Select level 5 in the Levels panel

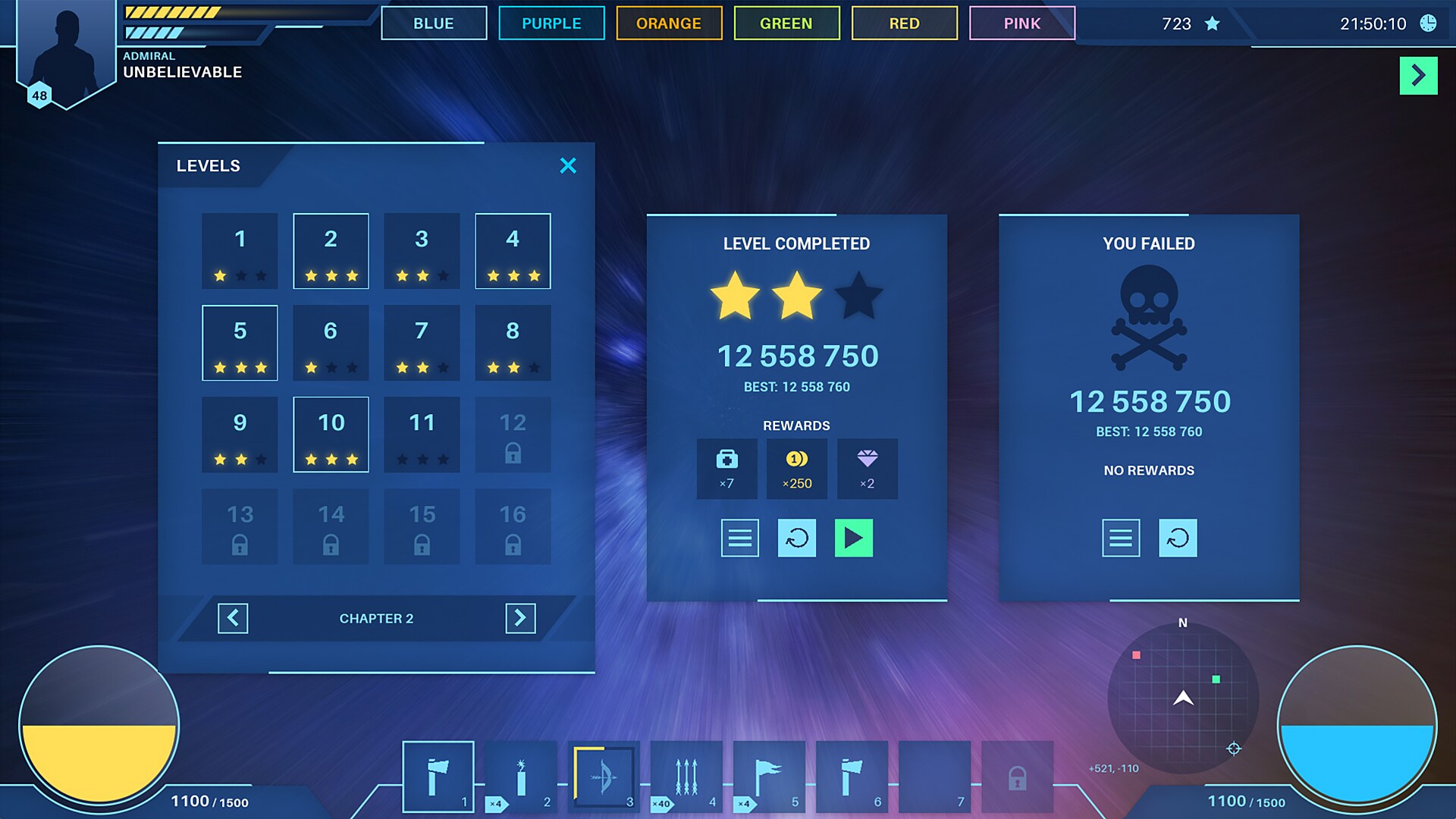tap(240, 343)
